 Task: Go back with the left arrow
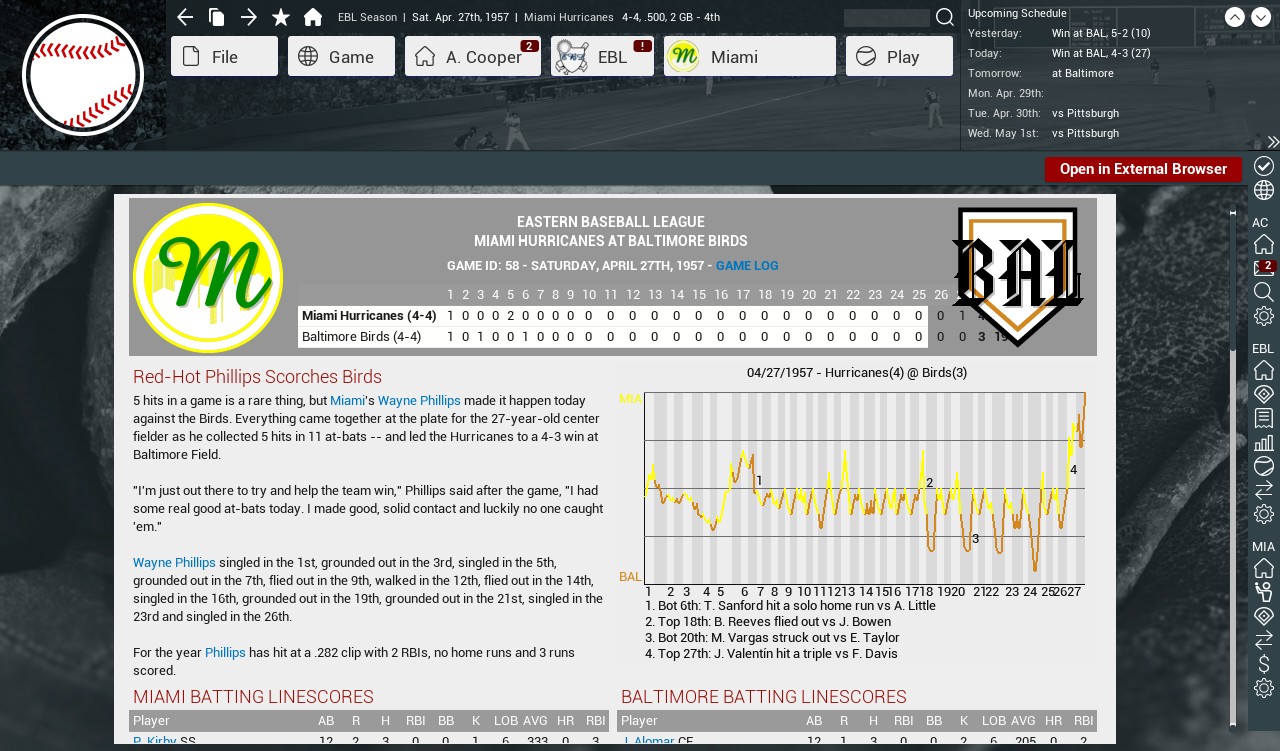(185, 17)
